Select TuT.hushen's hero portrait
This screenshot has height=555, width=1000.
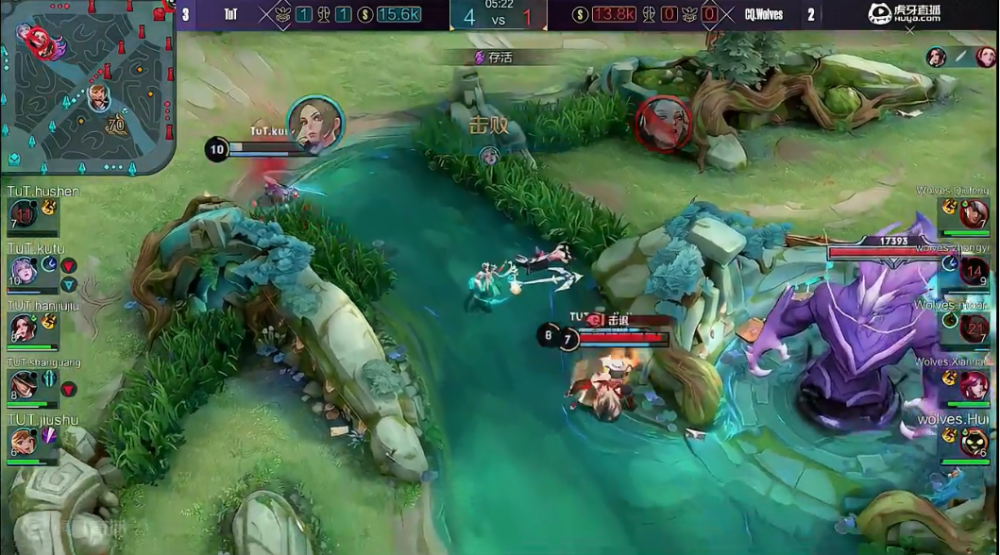(x=23, y=212)
